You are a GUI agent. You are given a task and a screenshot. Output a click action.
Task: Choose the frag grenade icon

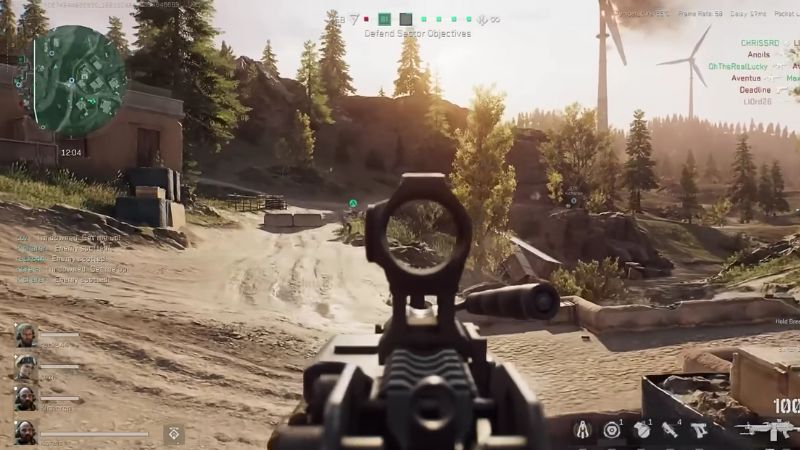[641, 430]
